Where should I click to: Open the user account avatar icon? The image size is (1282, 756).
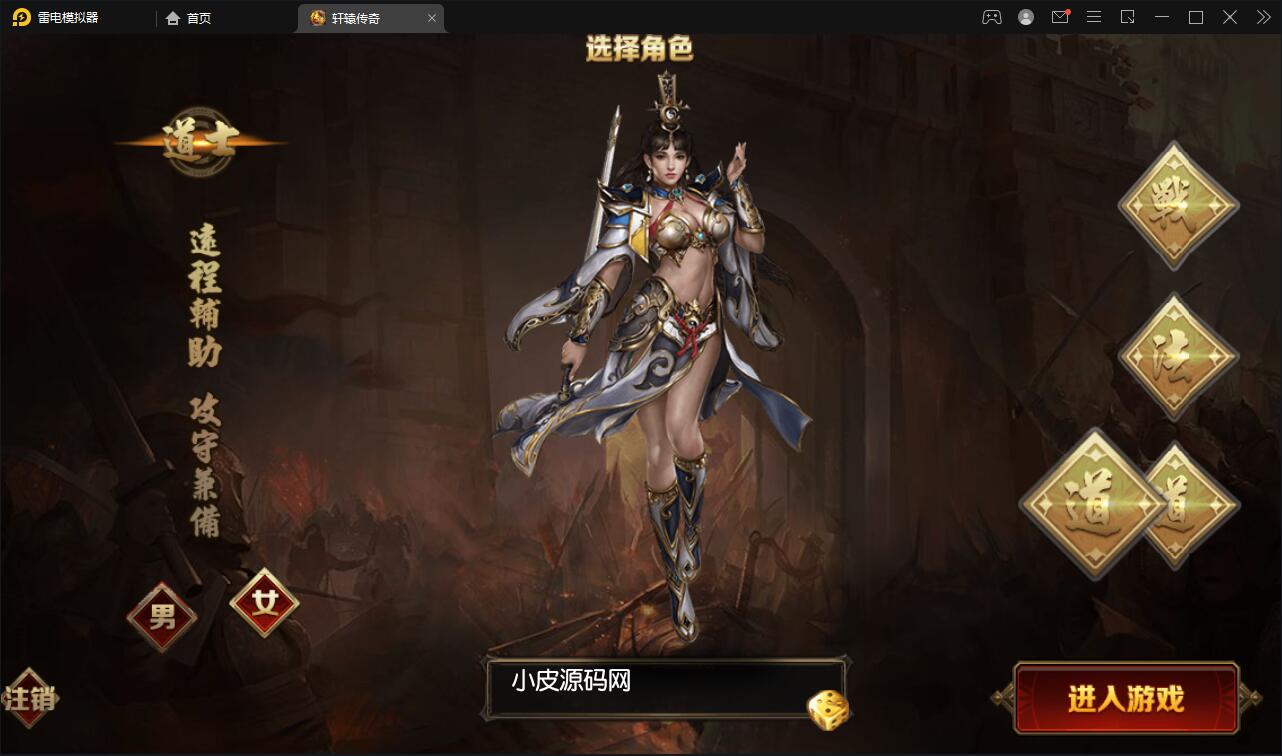(x=1026, y=17)
